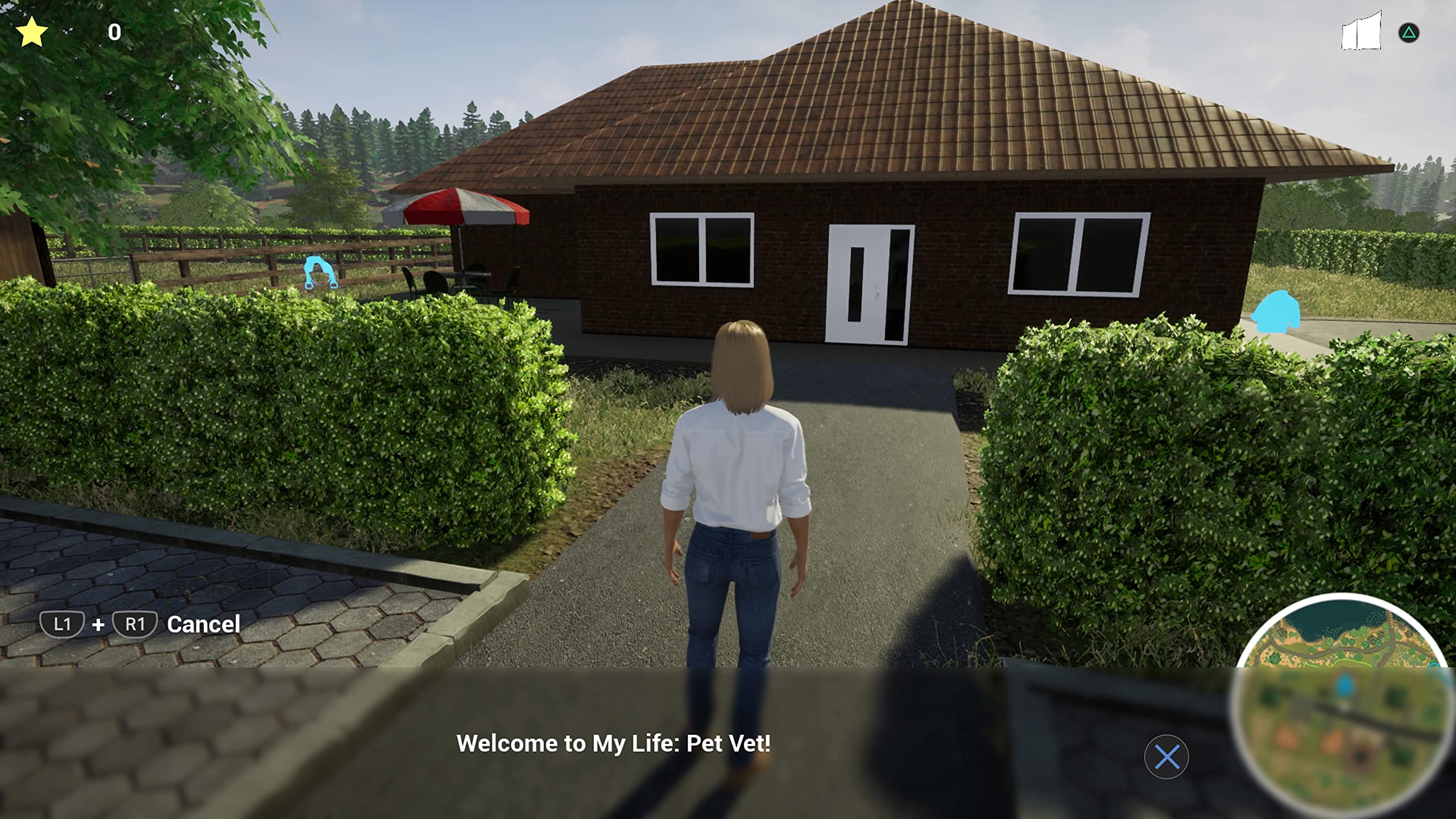Click the R1 button prompt icon
Image resolution: width=1456 pixels, height=819 pixels.
pyautogui.click(x=136, y=625)
